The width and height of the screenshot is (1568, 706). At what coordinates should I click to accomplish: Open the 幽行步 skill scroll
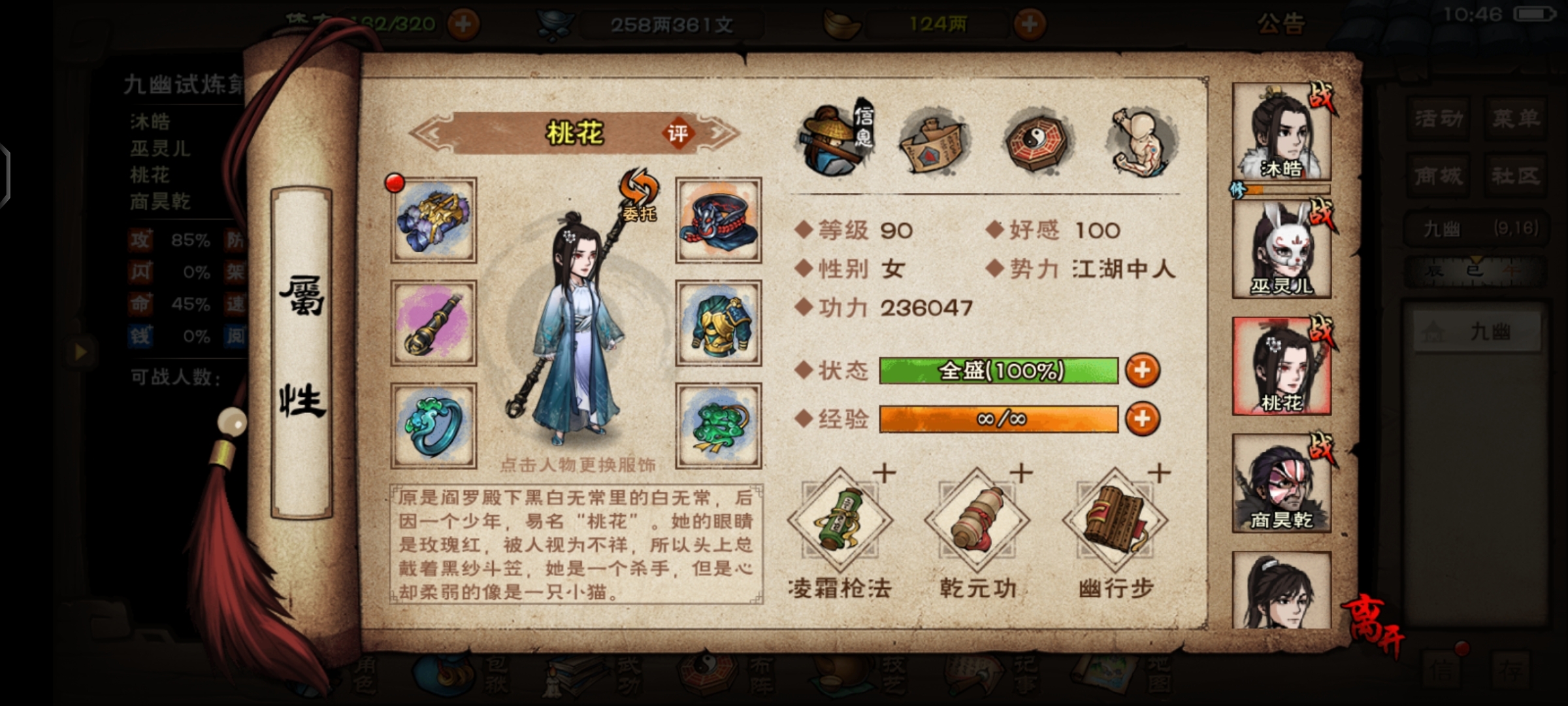pyautogui.click(x=1115, y=521)
